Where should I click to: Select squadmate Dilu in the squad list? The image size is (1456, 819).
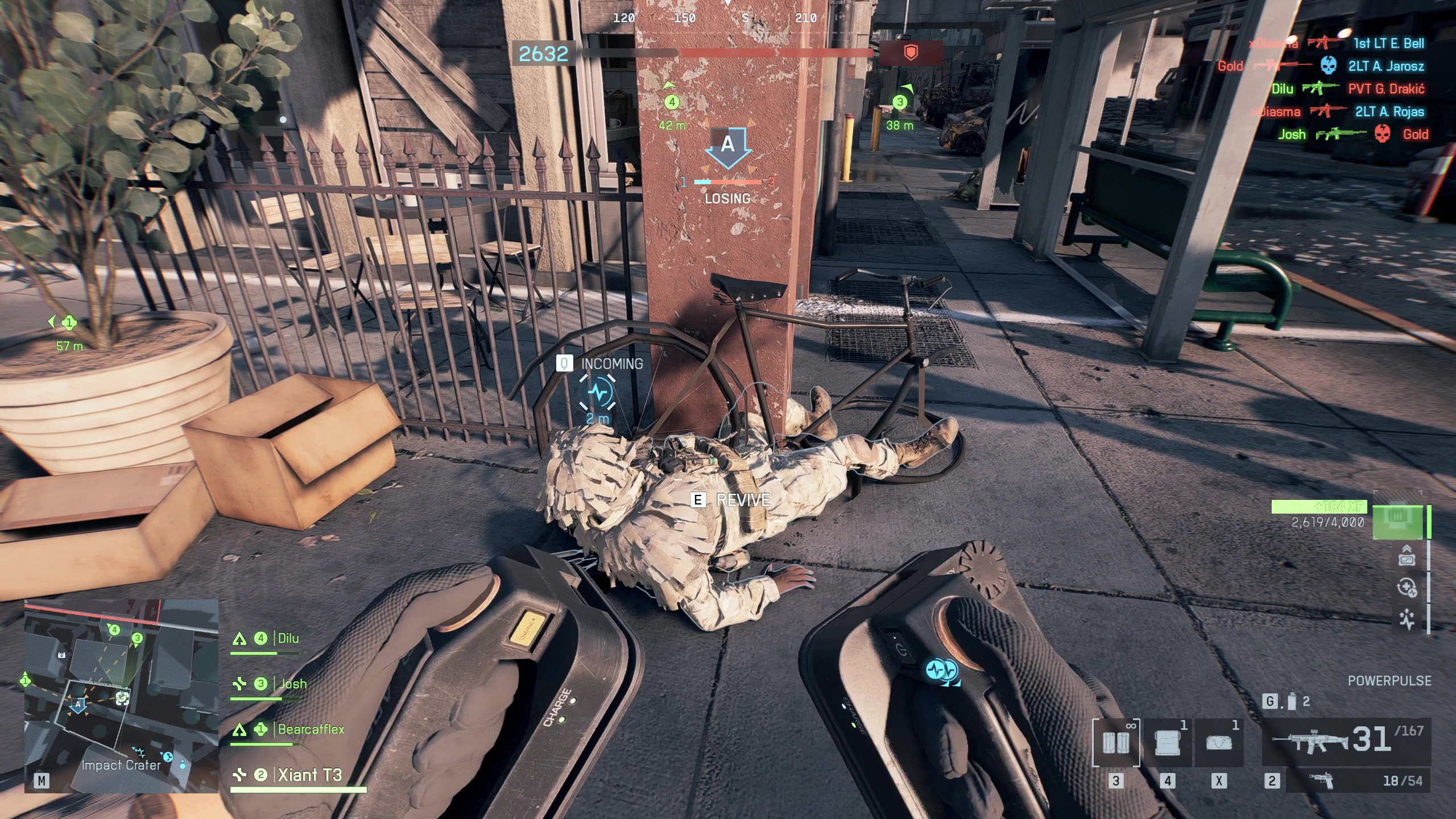point(288,639)
